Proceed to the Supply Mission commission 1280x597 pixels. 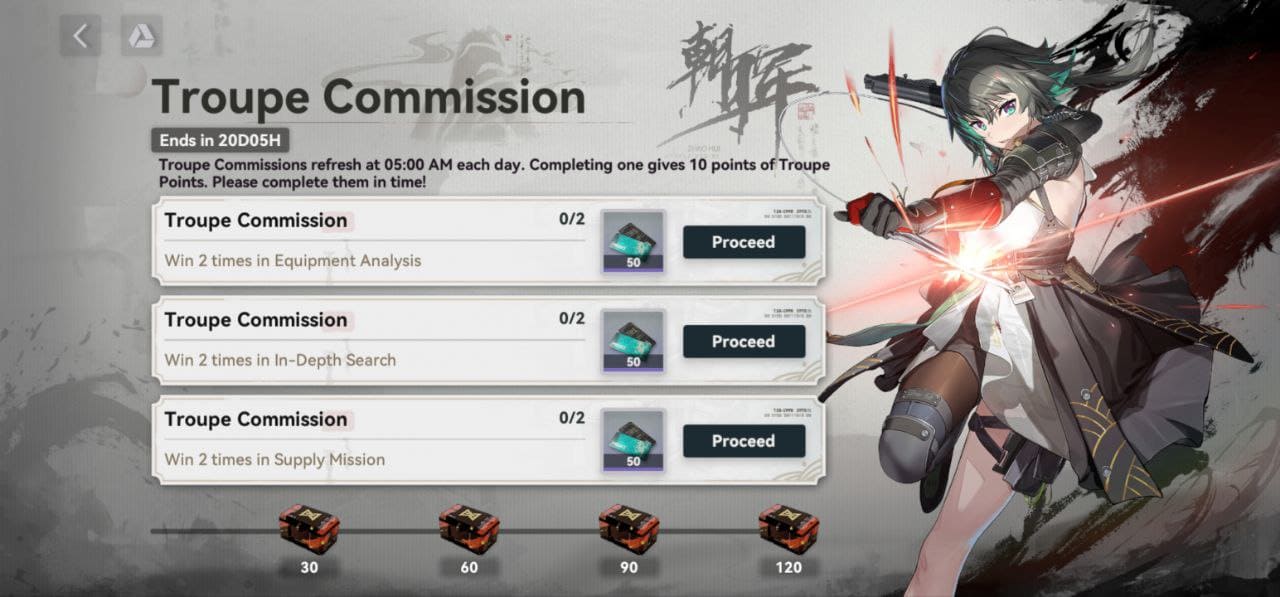coord(743,441)
